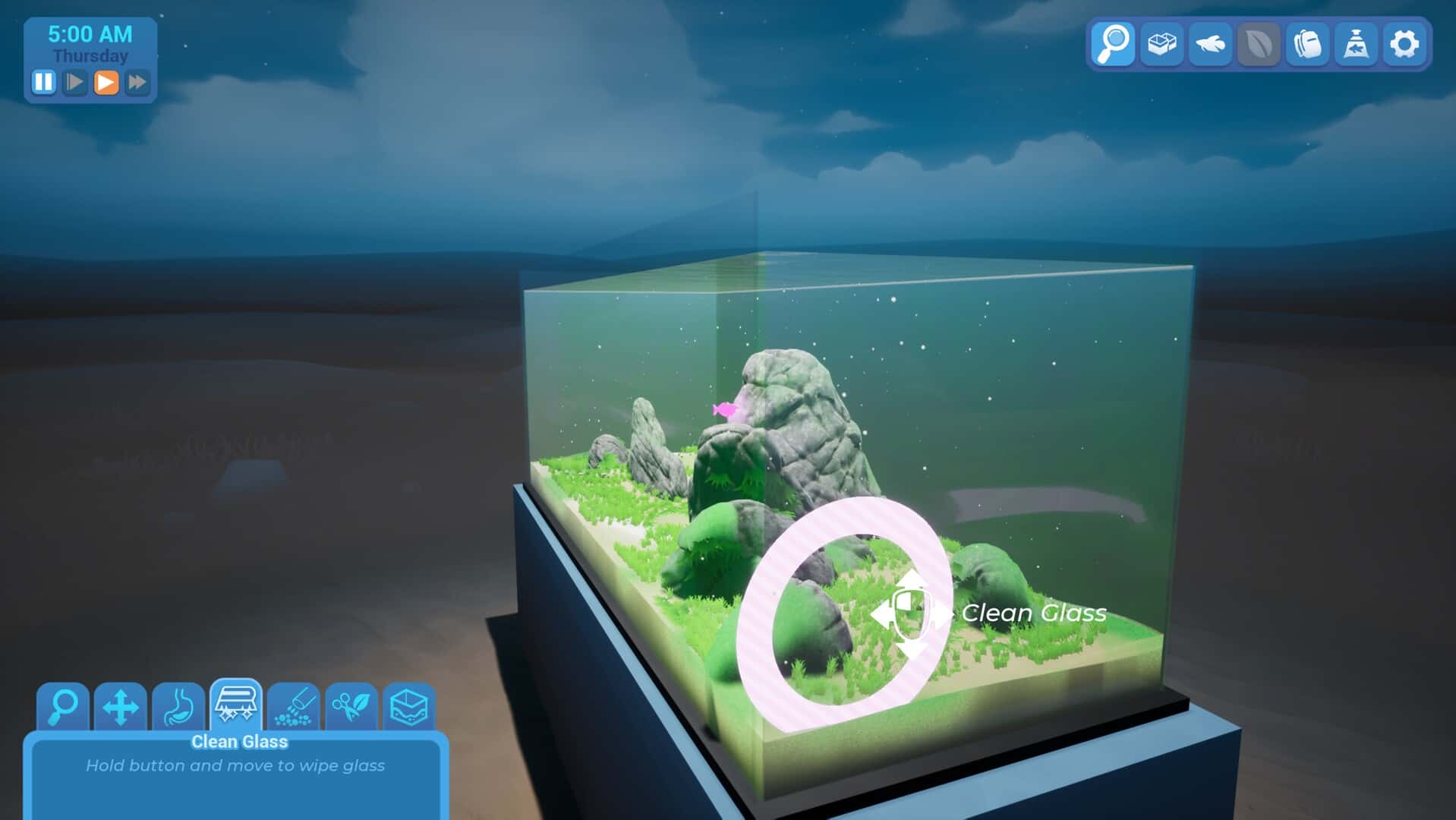Select the Clean Glass brush tab
The width and height of the screenshot is (1456, 820).
coord(237,704)
